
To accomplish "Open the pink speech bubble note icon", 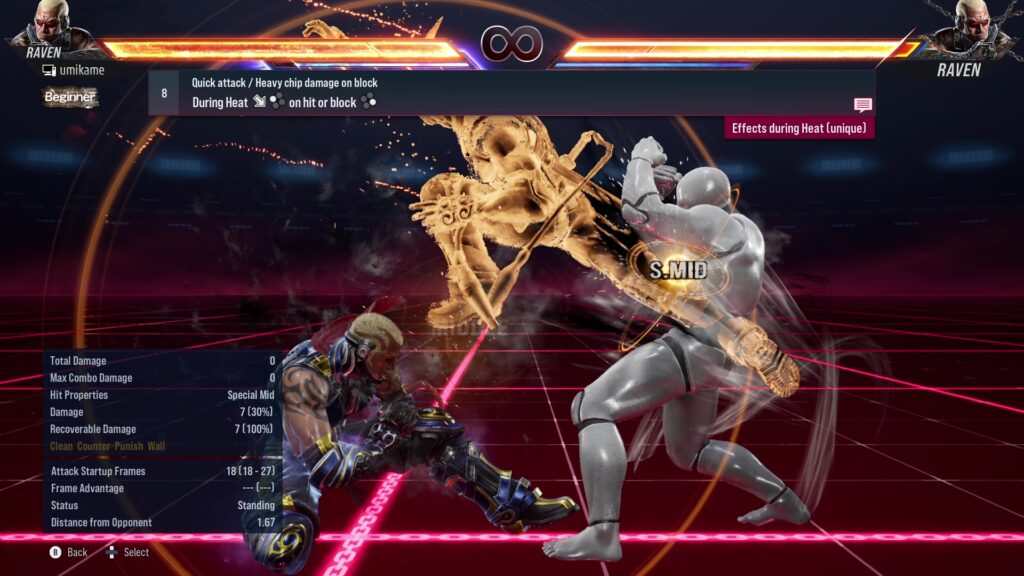I will point(862,104).
